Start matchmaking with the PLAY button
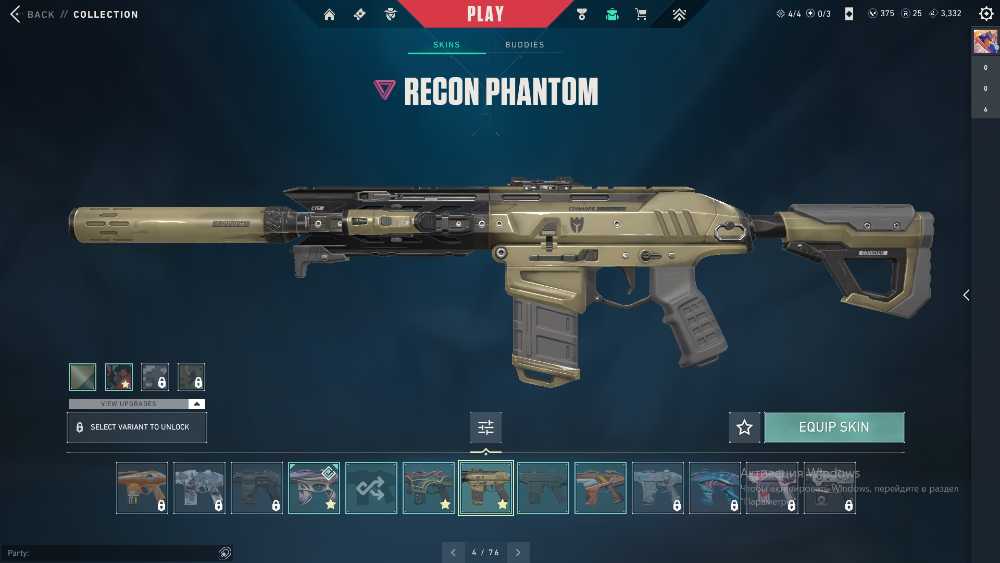Viewport: 1000px width, 563px height. tap(485, 14)
